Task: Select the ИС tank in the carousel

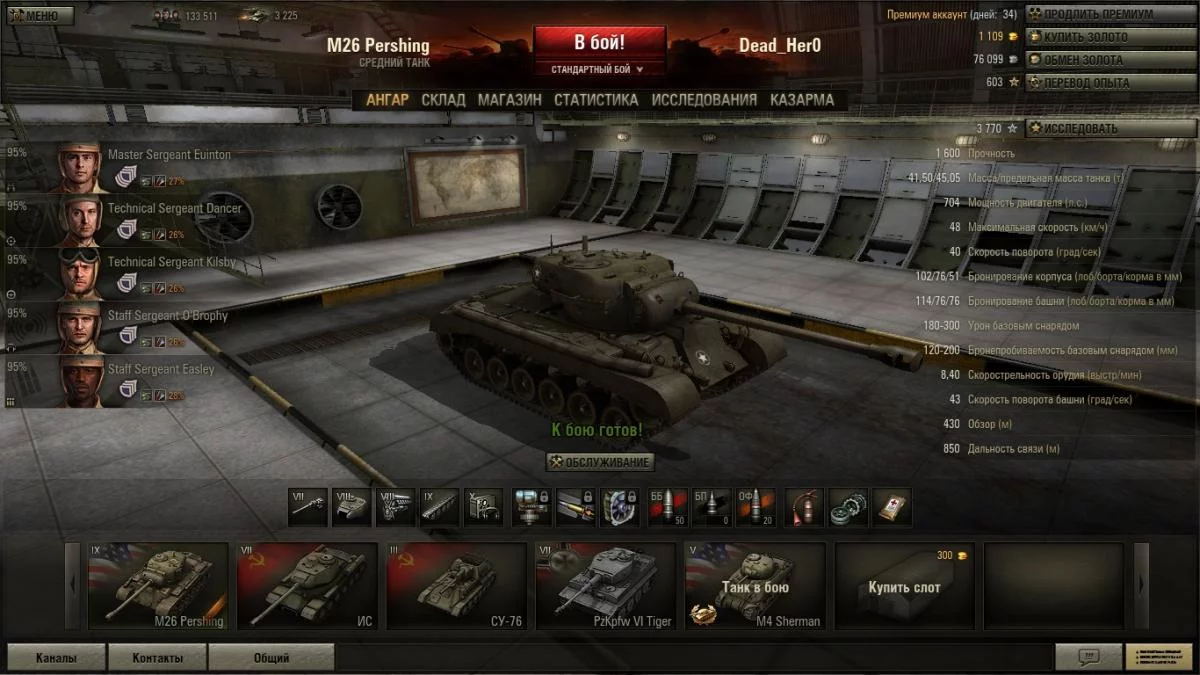Action: point(307,586)
